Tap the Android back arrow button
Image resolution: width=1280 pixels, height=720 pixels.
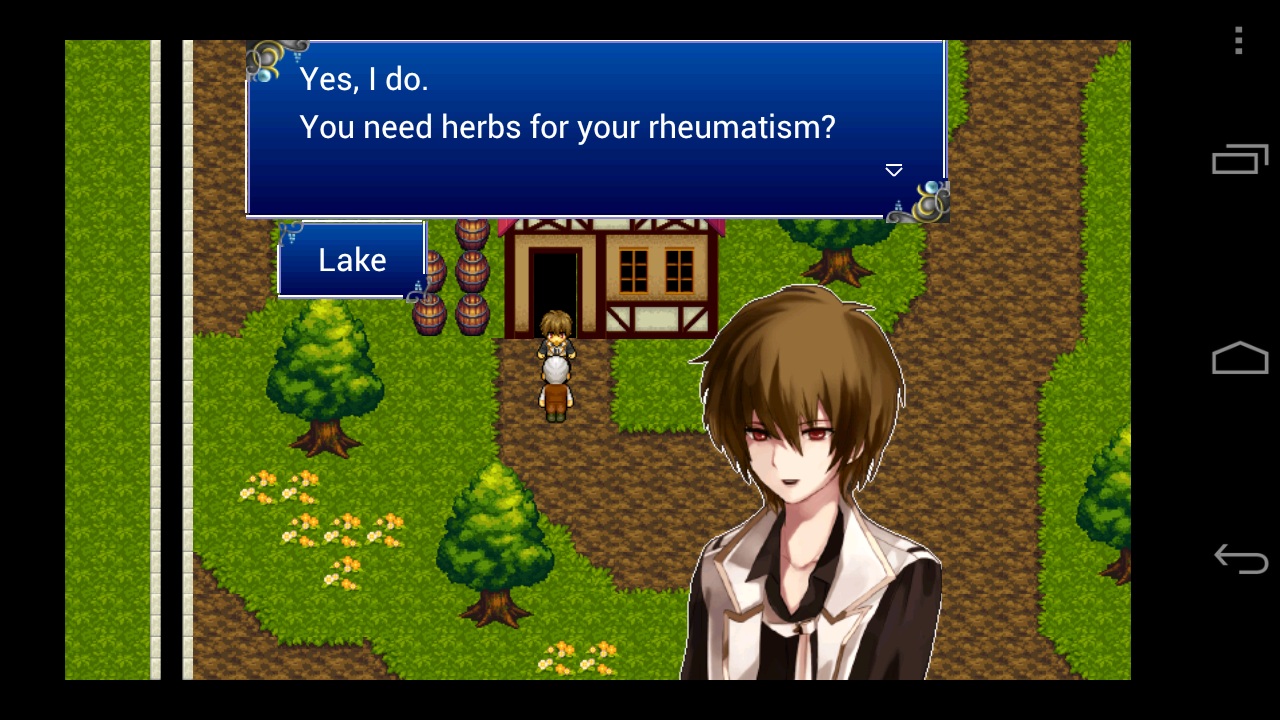pyautogui.click(x=1240, y=558)
